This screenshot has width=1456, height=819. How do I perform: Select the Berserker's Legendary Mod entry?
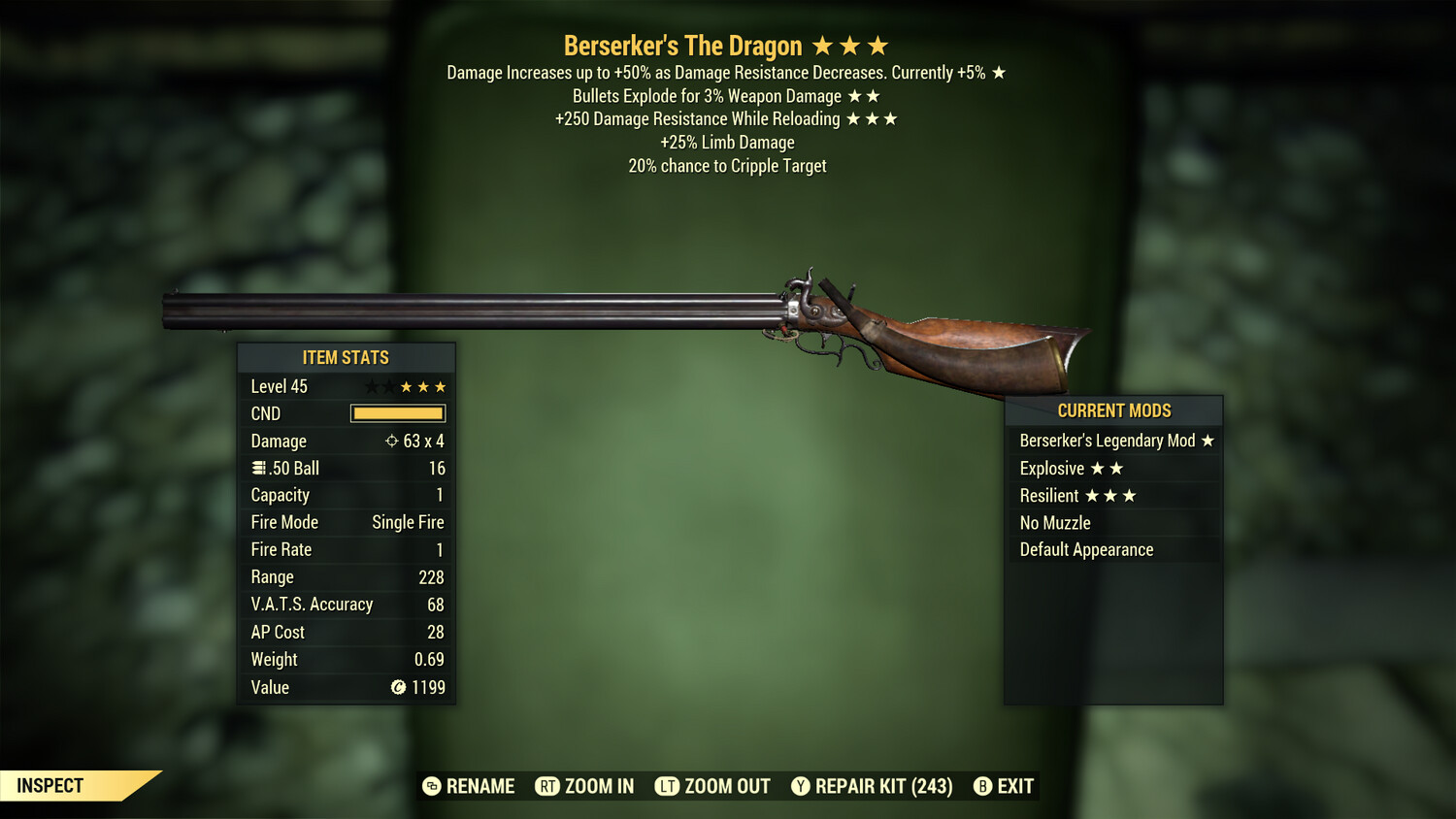click(1107, 440)
